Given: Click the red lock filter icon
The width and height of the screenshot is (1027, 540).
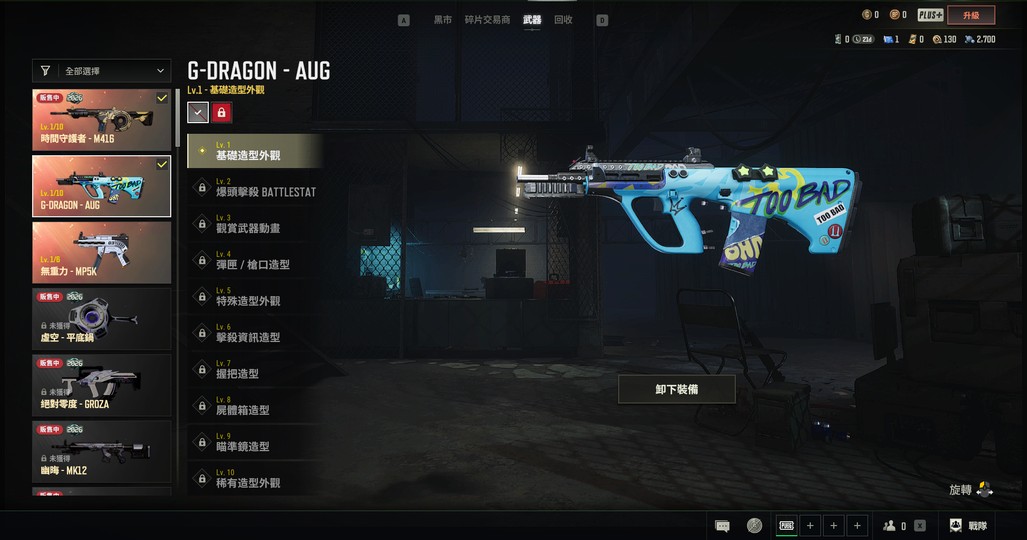Looking at the screenshot, I should (x=221, y=113).
